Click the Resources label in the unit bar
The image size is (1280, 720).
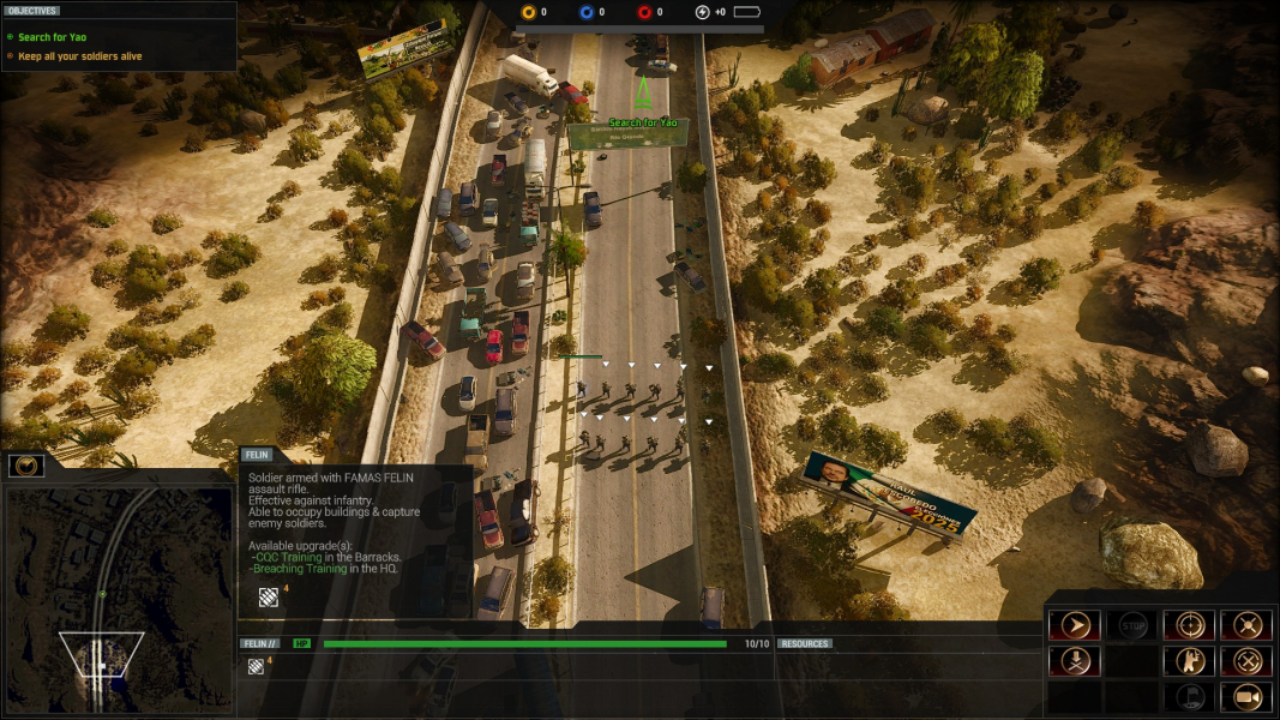[x=805, y=644]
